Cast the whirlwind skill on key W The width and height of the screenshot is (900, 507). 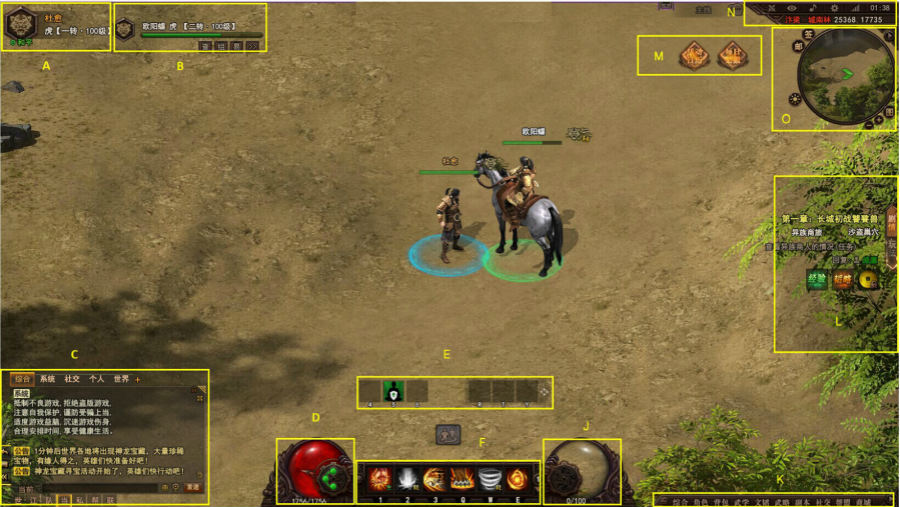coord(489,479)
